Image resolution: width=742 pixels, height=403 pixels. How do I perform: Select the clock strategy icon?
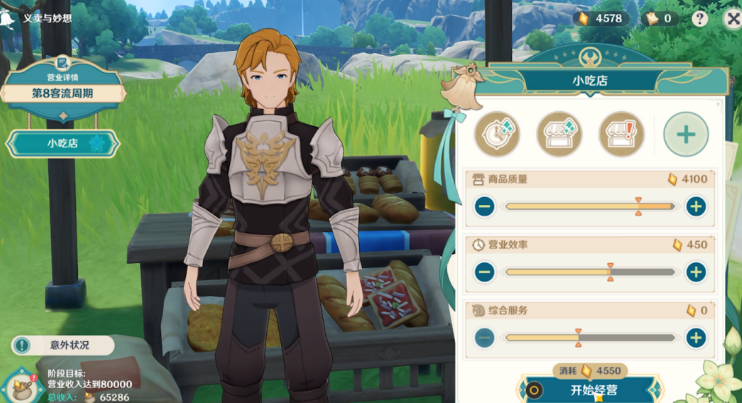tap(497, 134)
